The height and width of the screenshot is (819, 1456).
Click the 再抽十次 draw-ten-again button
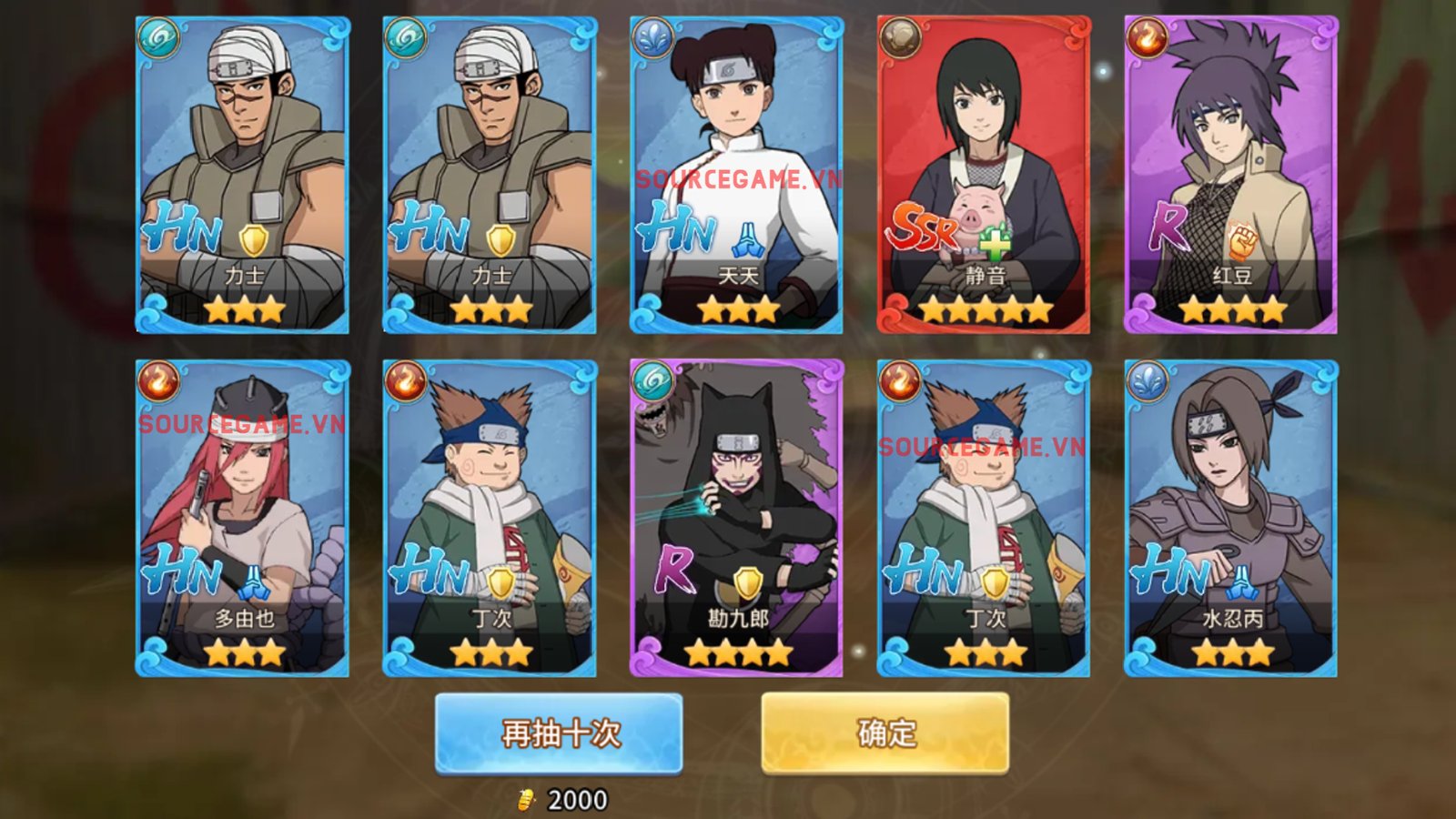559,733
